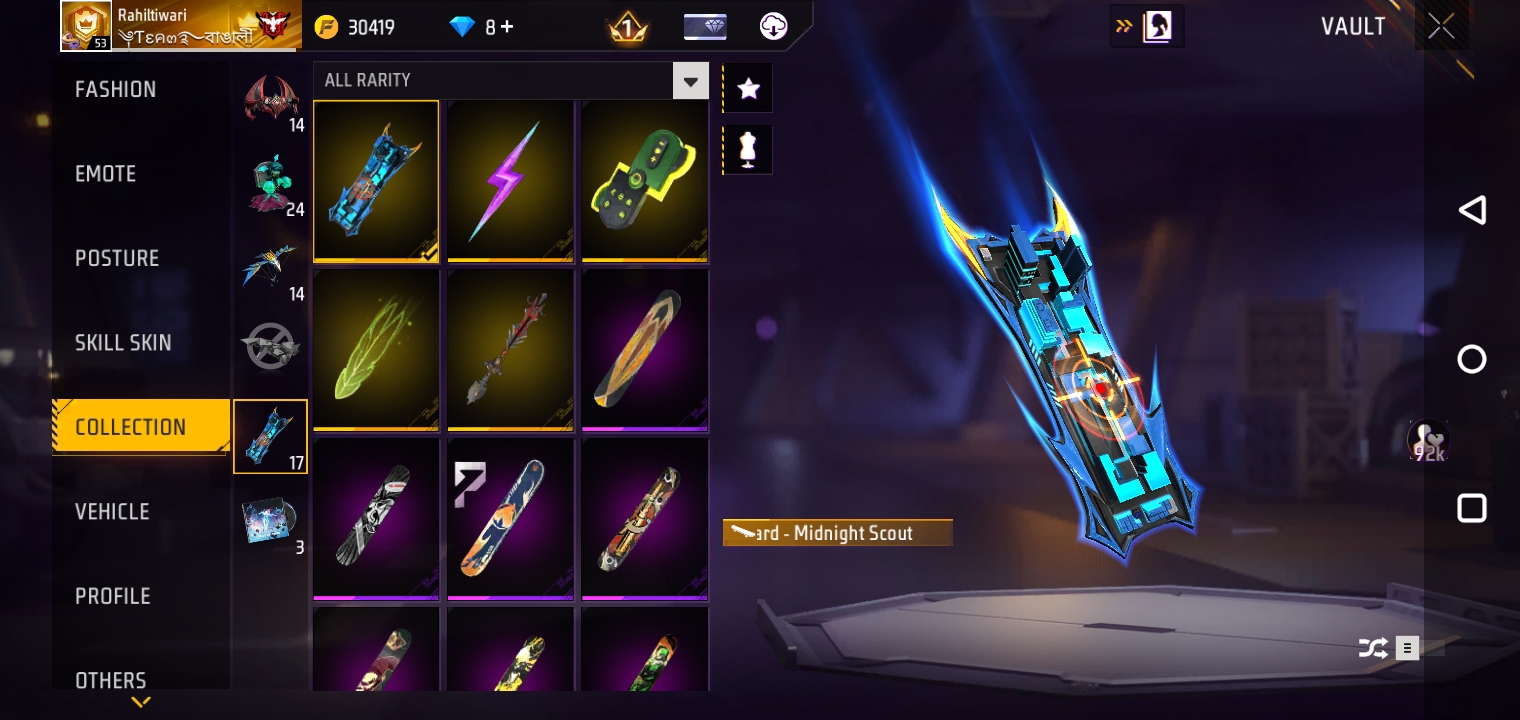1520x720 pixels.
Task: Toggle the mannequin preview mode
Action: 747,149
